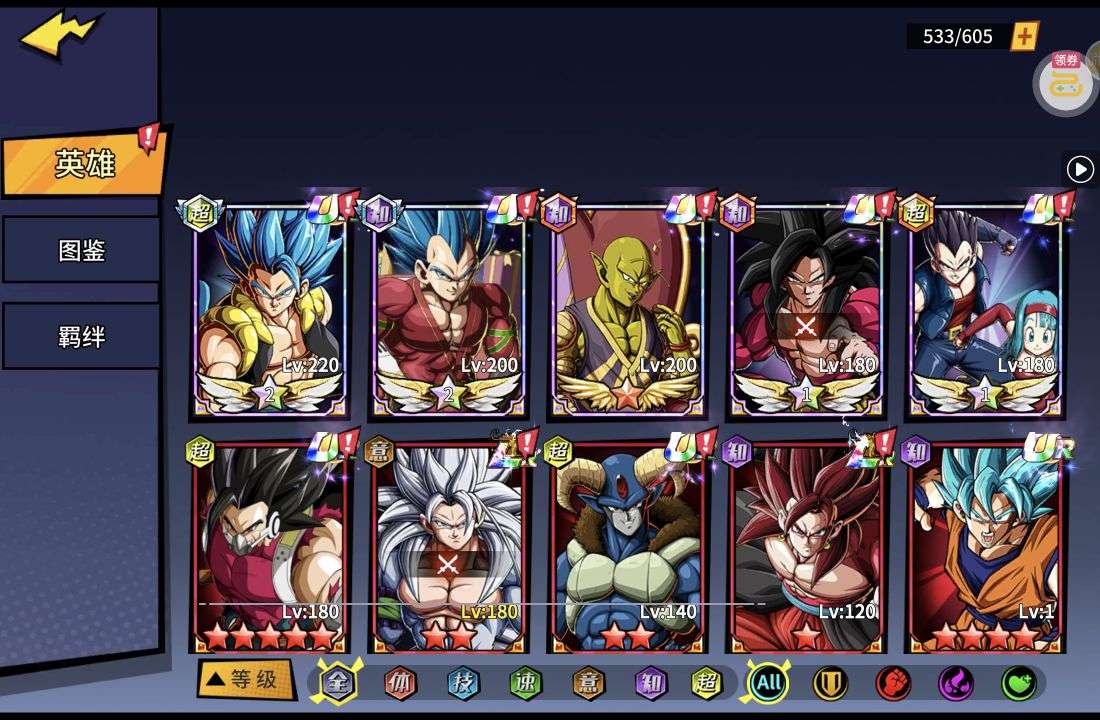1100x720 pixels.
Task: Select the Lv:220 blue-haired Gogeta card
Action: 268,310
